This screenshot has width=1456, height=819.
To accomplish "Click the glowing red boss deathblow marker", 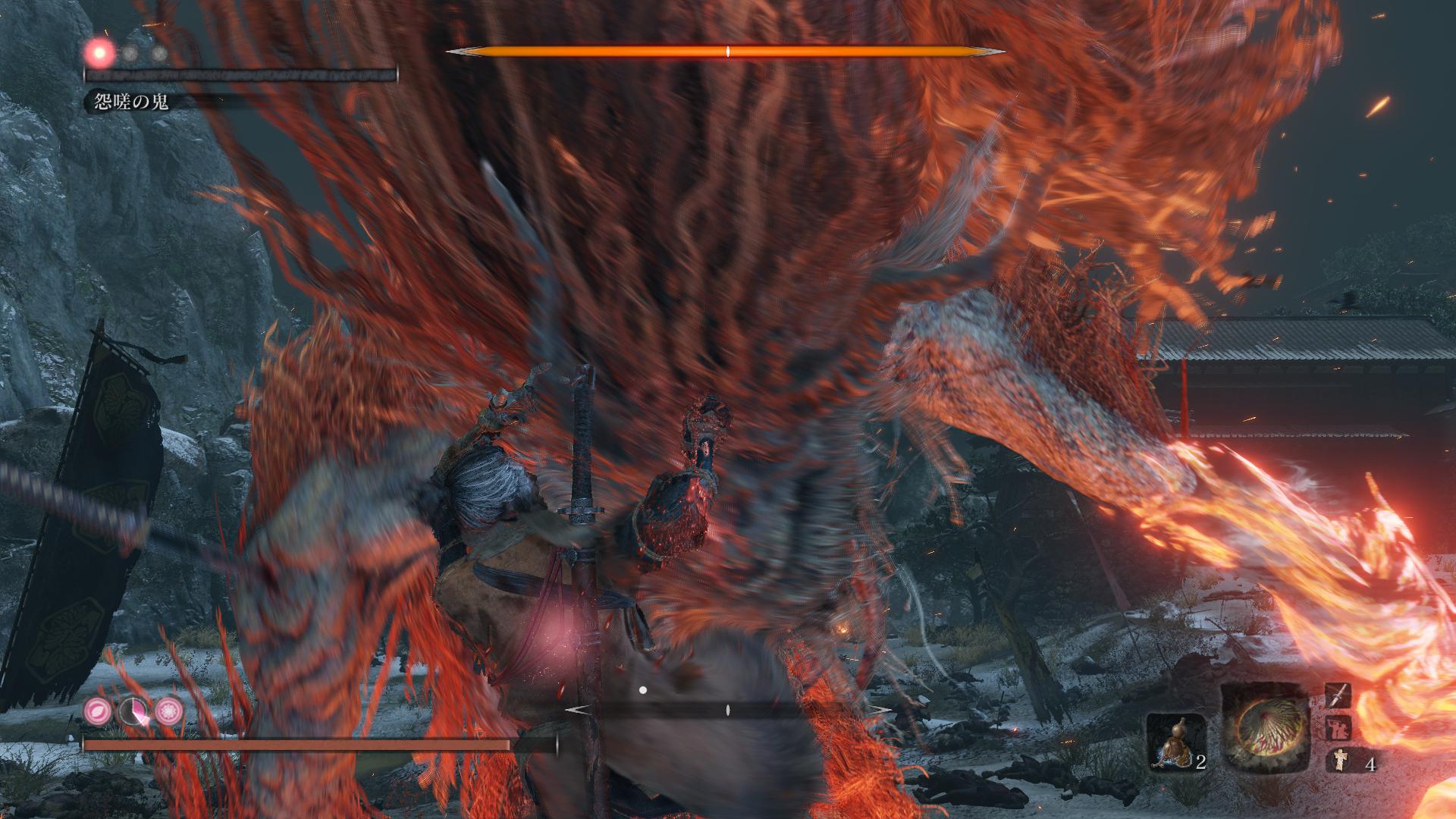I will pyautogui.click(x=100, y=53).
